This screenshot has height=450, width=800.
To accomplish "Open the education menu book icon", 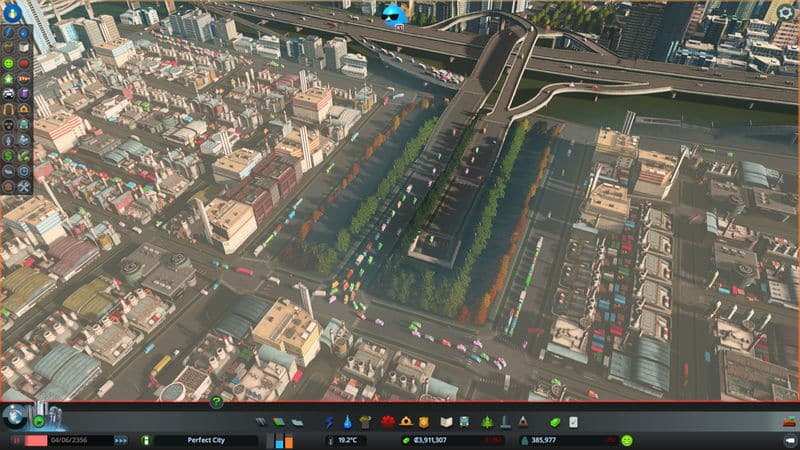I will tap(447, 422).
